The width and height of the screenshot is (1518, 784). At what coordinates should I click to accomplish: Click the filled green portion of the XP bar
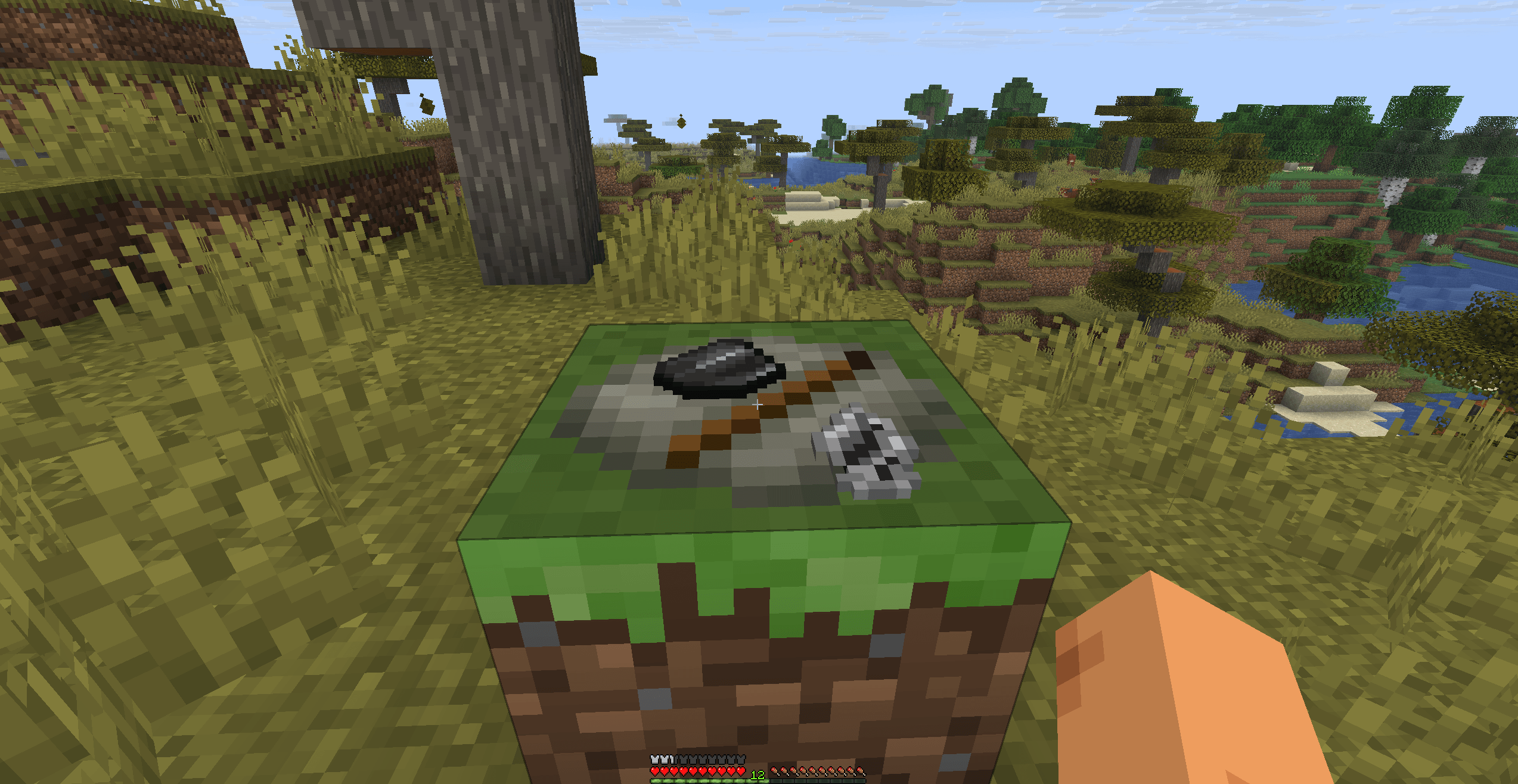[699, 782]
